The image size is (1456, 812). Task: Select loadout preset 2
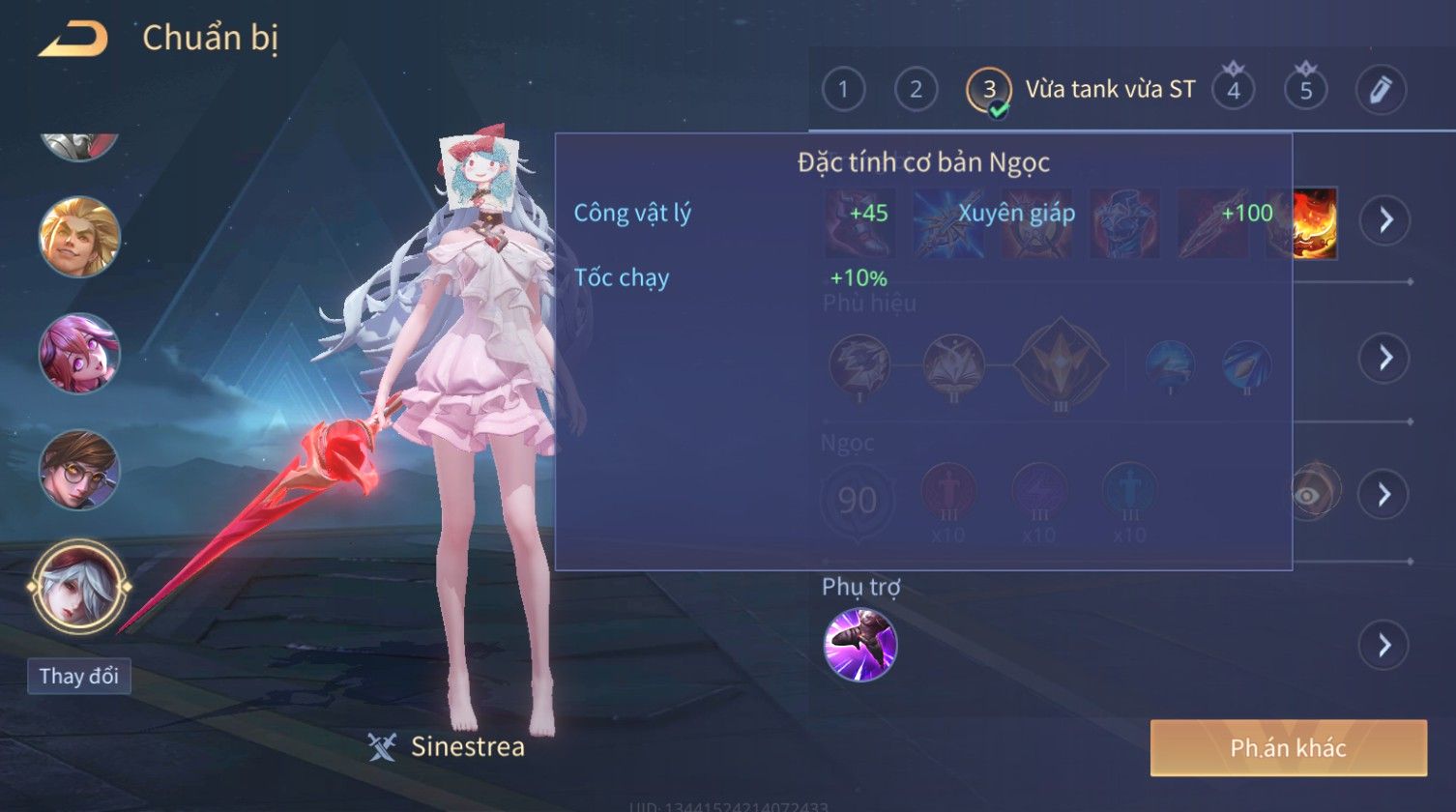916,90
